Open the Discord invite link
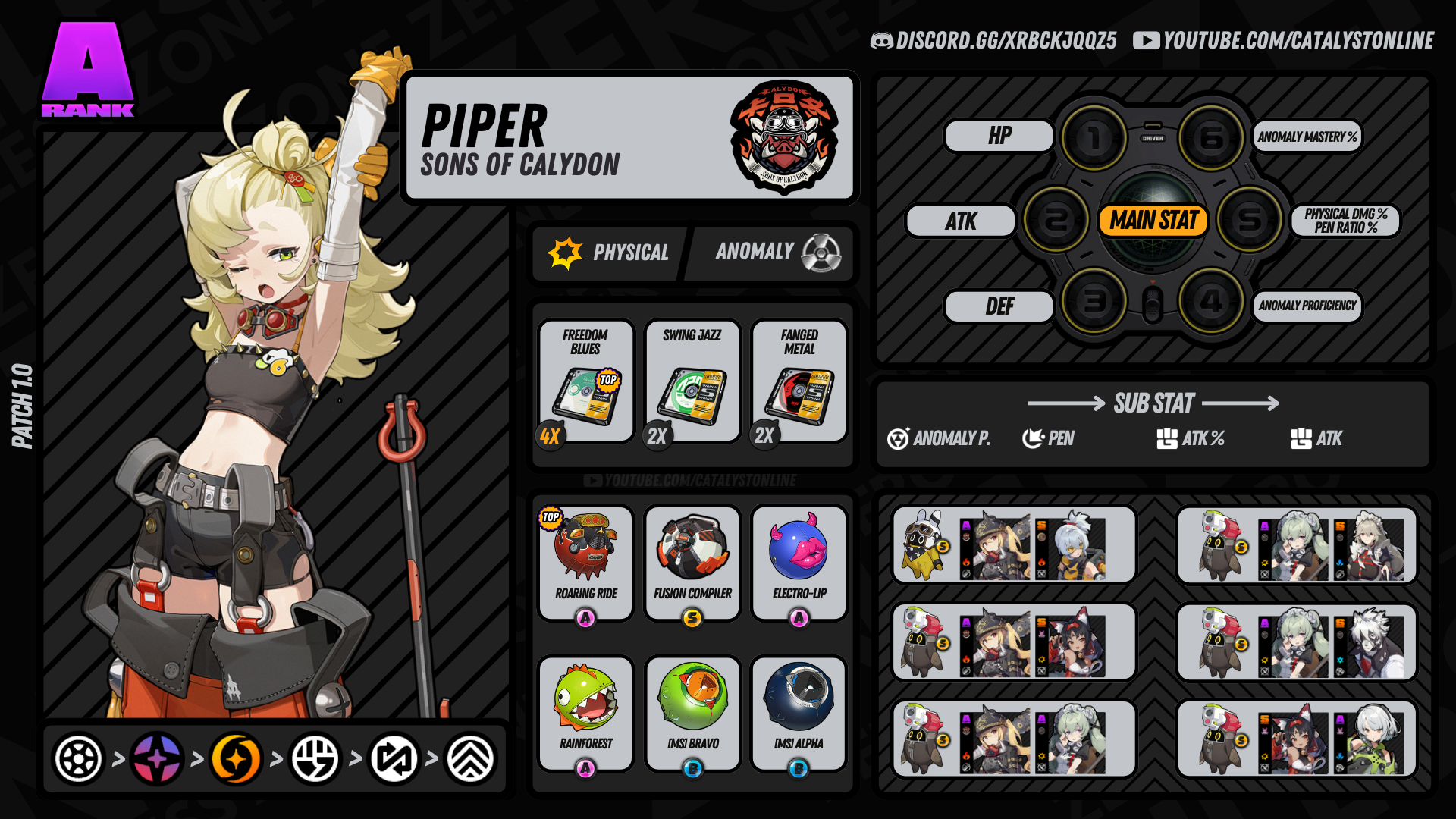This screenshot has height=819, width=1456. pos(994,41)
